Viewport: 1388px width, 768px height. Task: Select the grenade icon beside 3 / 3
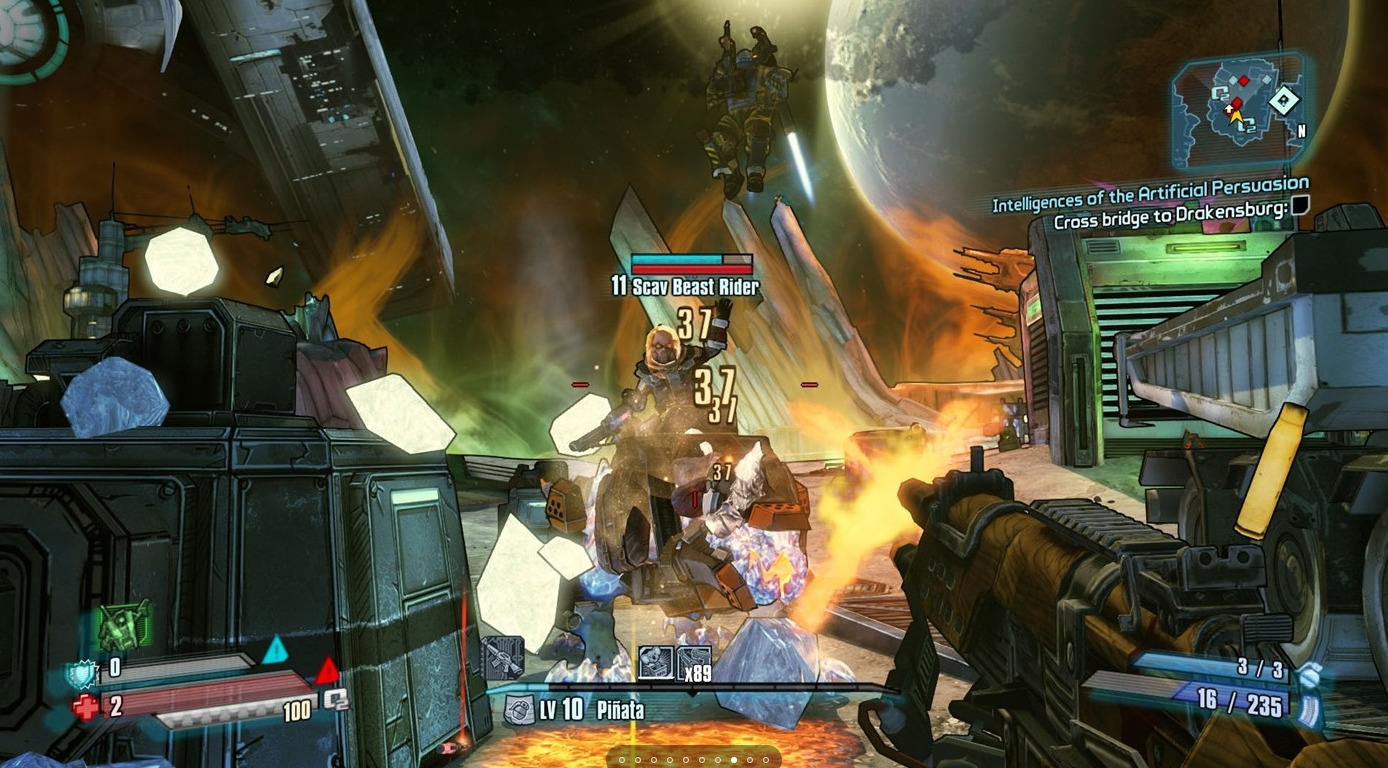pos(1309,674)
